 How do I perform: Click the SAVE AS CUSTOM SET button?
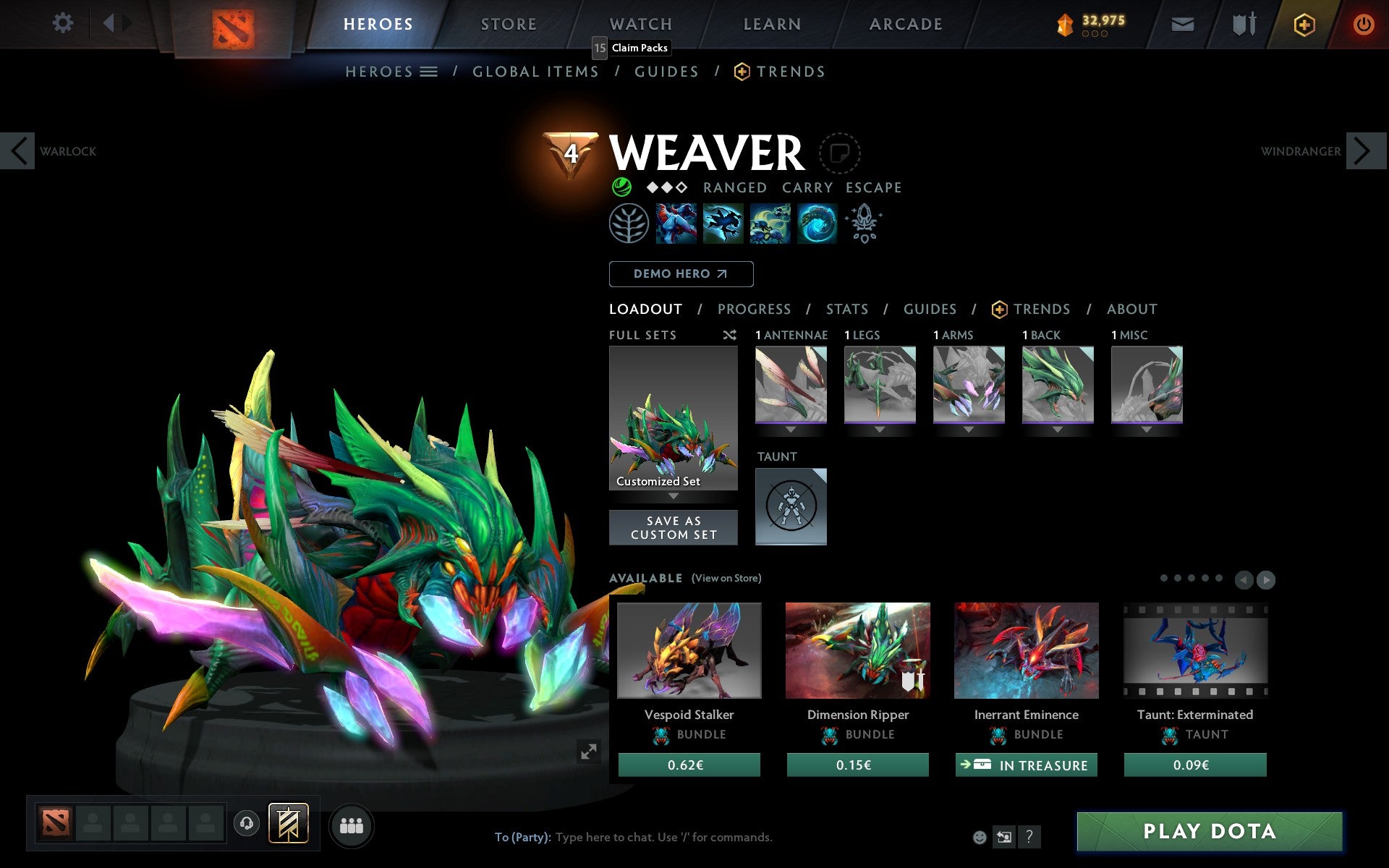[x=674, y=527]
